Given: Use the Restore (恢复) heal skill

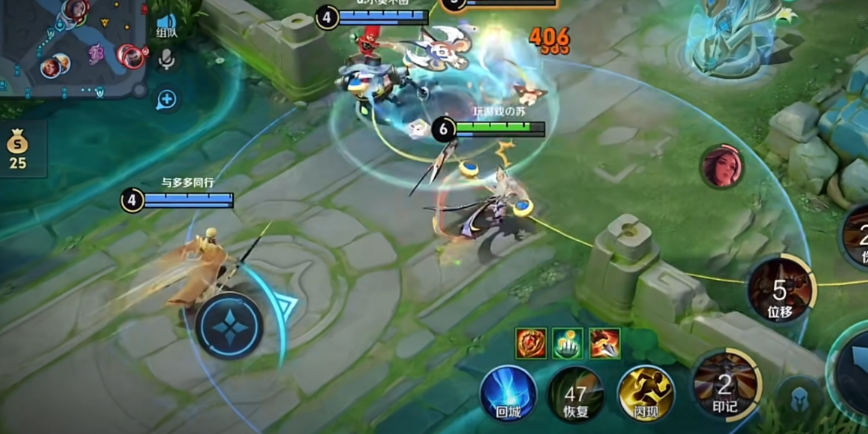Looking at the screenshot, I should (575, 393).
